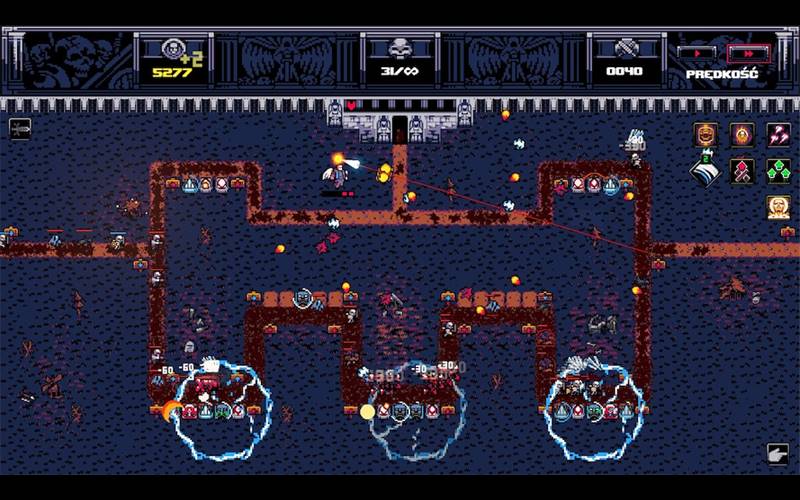This screenshot has height=500, width=800.
Task: Click the pointing hand button
Action: (x=778, y=454)
